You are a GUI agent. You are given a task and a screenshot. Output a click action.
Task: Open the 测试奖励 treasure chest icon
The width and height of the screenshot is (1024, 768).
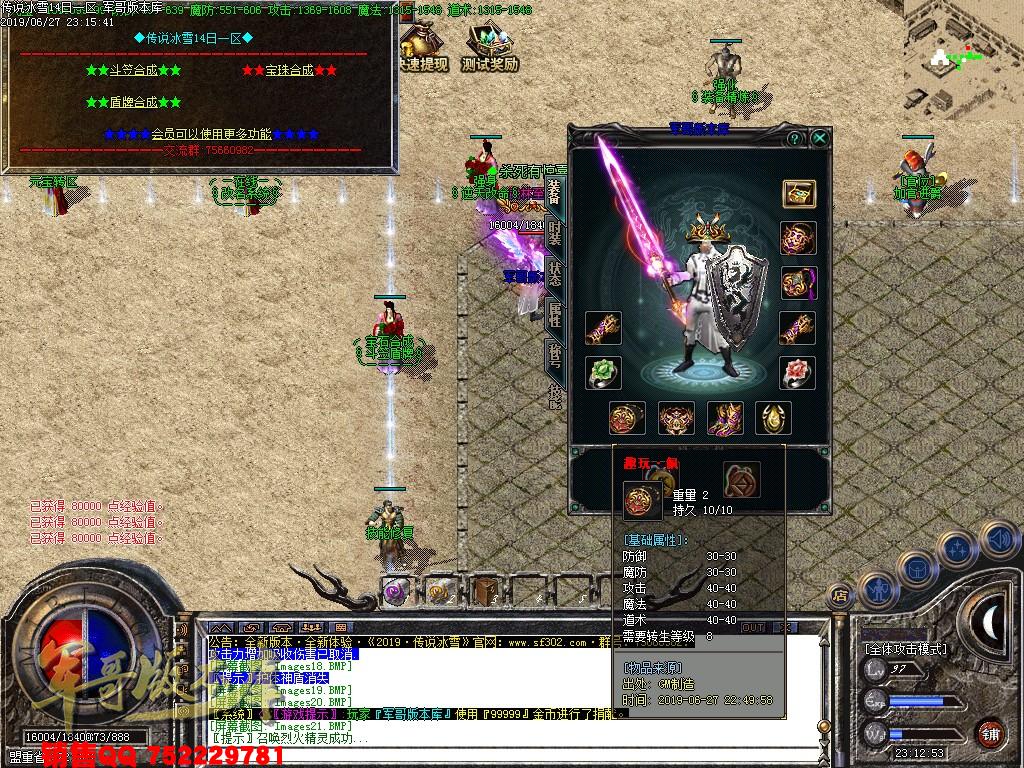(490, 43)
